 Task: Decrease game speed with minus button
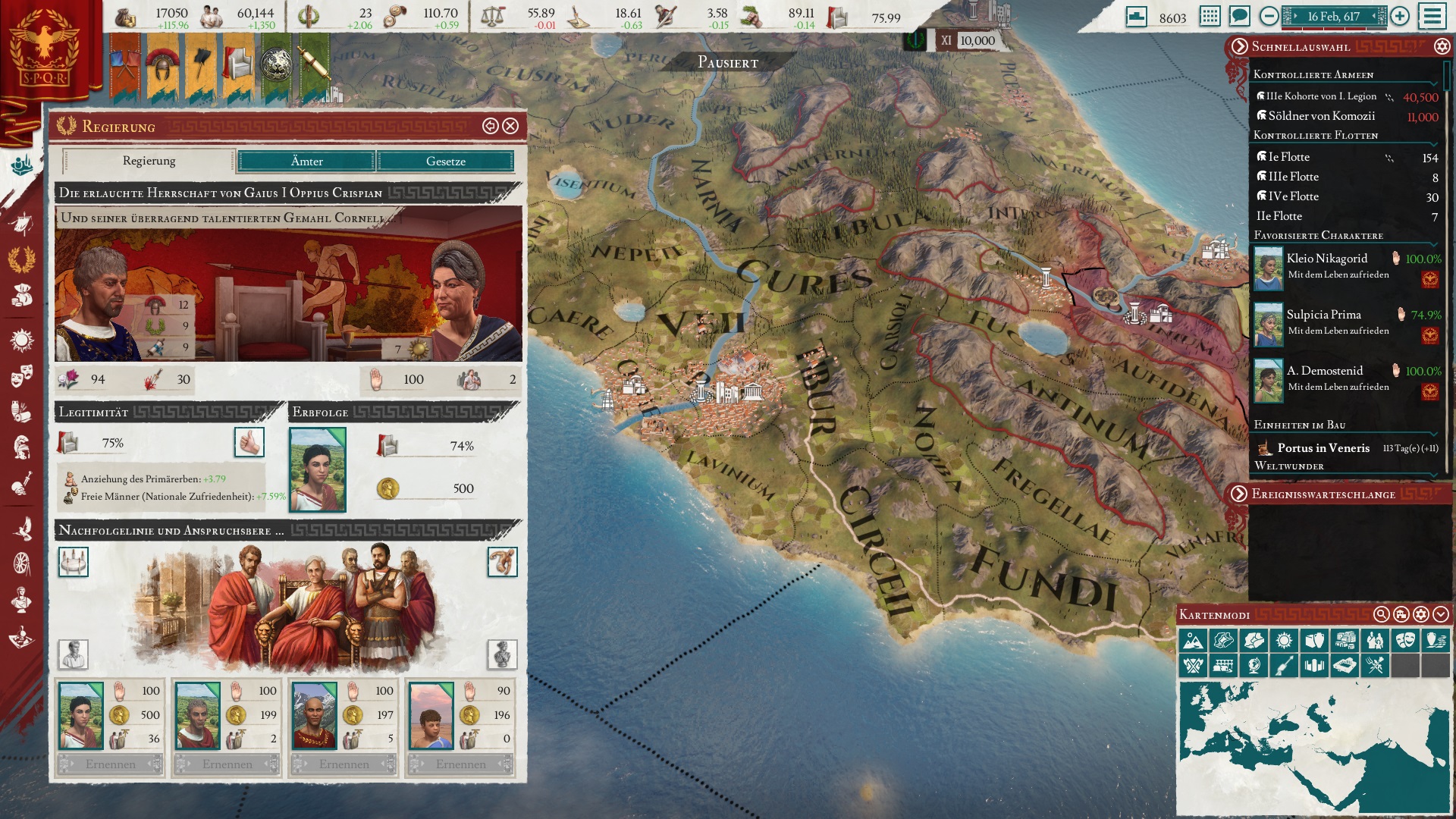coord(1269,16)
